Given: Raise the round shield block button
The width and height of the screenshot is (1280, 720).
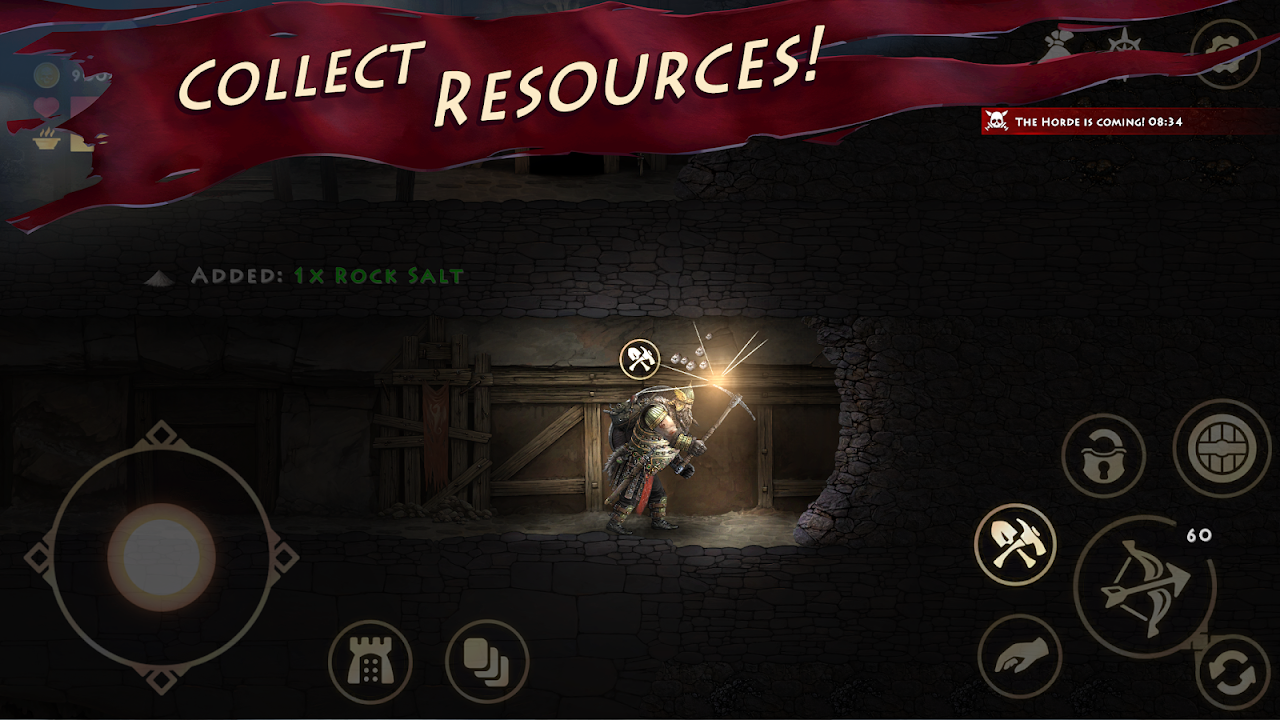Looking at the screenshot, I should pos(1221,449).
